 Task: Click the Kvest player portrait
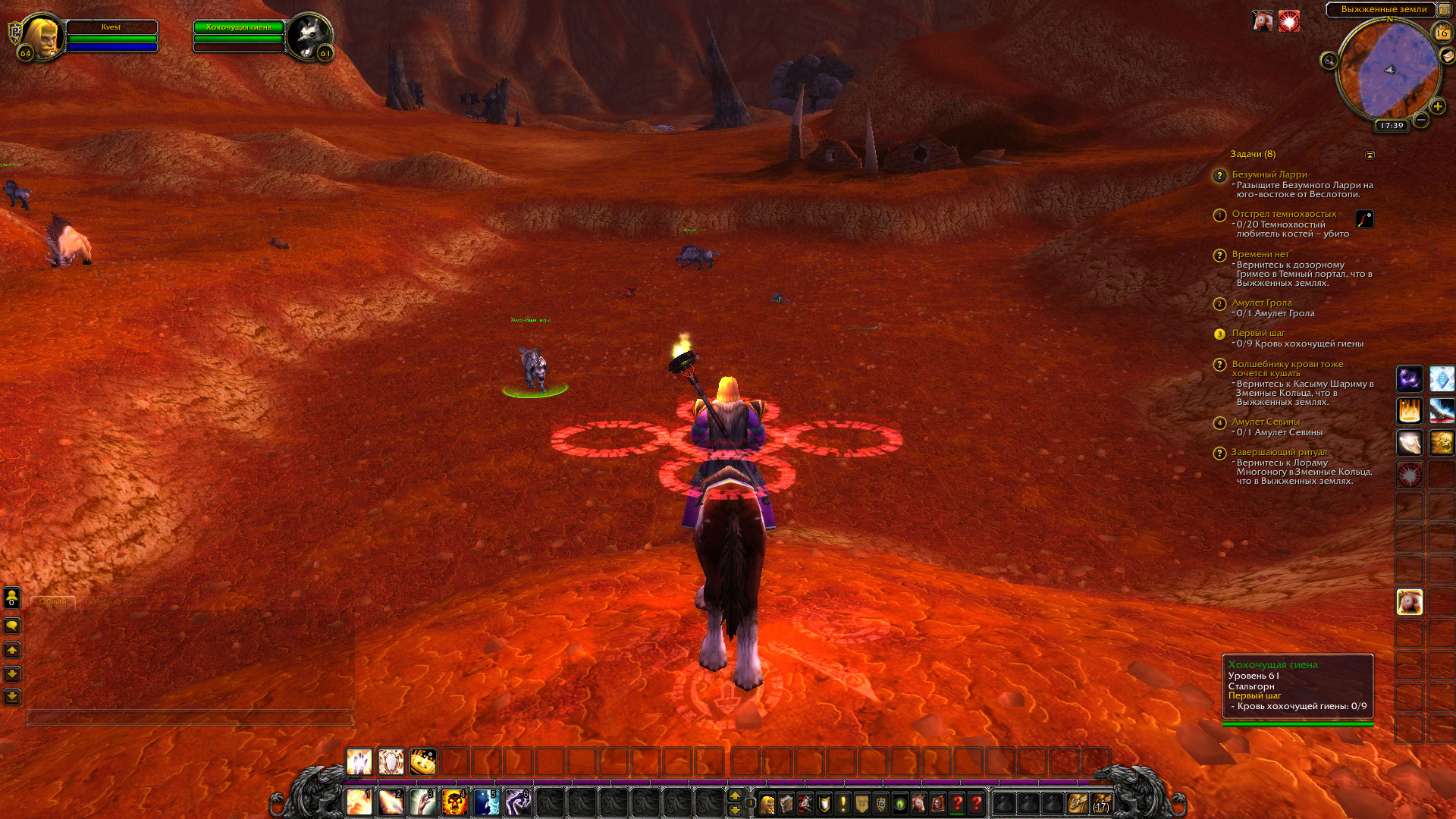pos(42,36)
